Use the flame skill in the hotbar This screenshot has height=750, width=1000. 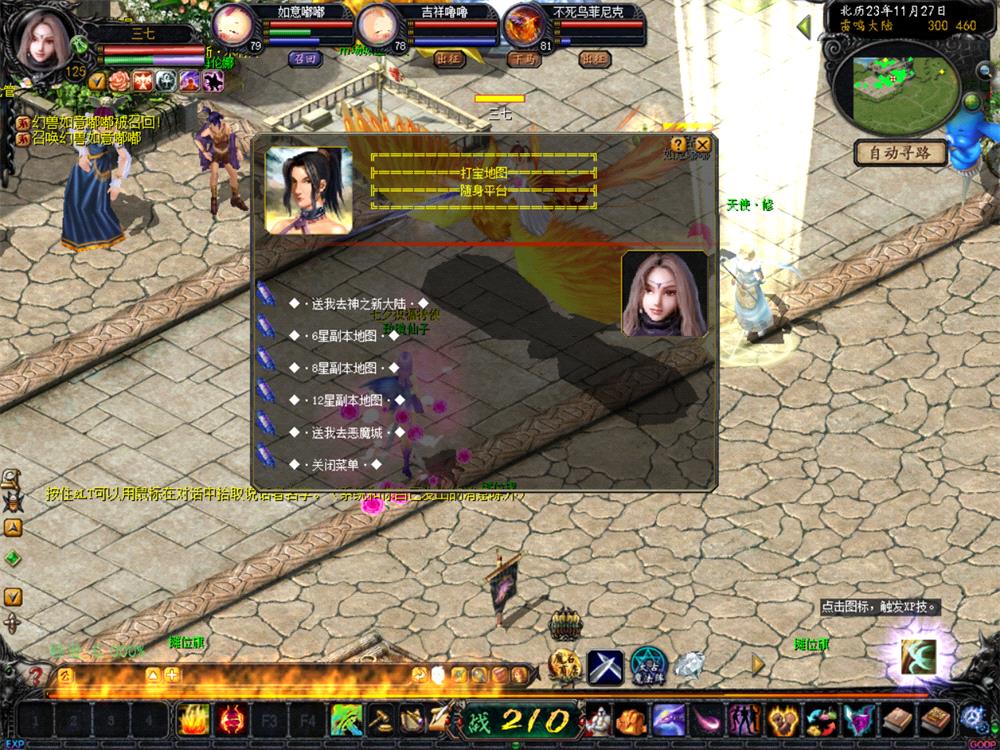pos(193,720)
